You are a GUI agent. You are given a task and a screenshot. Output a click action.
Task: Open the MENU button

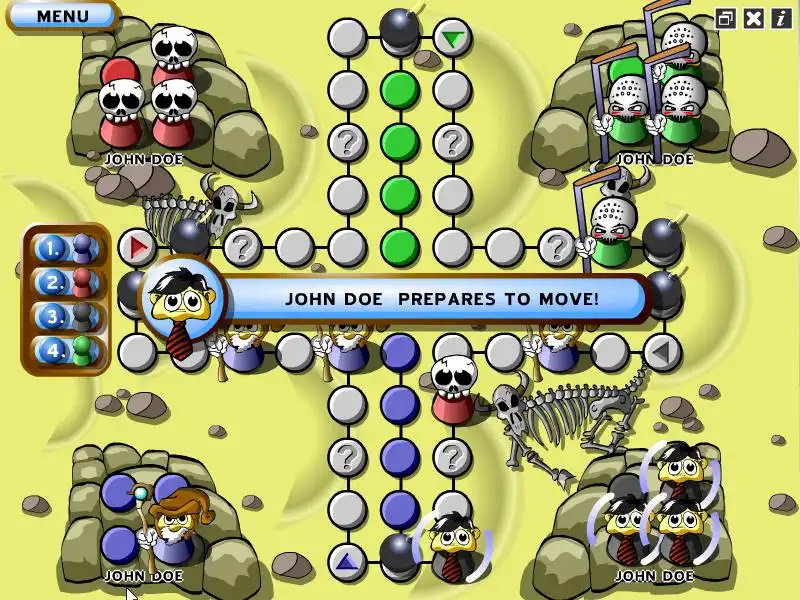point(62,16)
